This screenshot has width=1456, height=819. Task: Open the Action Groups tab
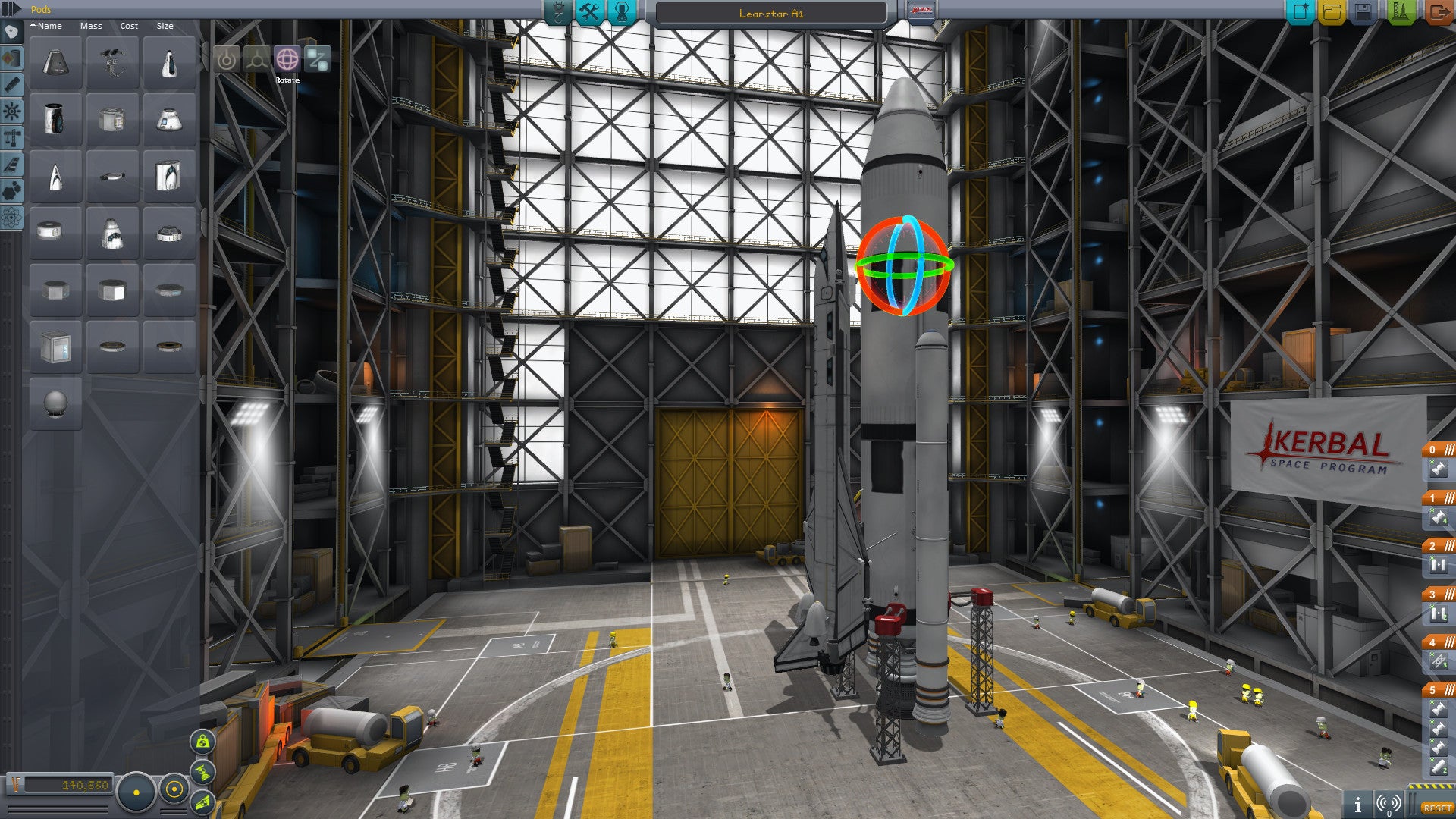click(589, 11)
